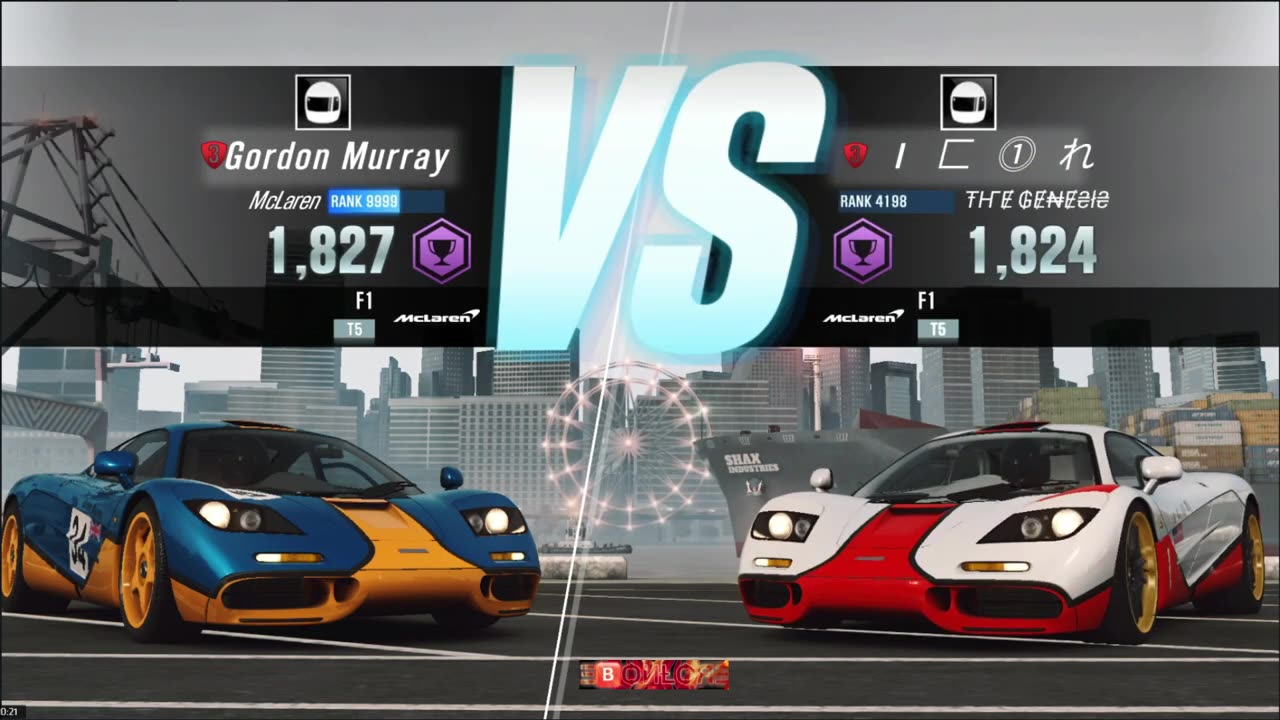Open THE GENESIS crew name panel
The image size is (1280, 720).
[1035, 200]
